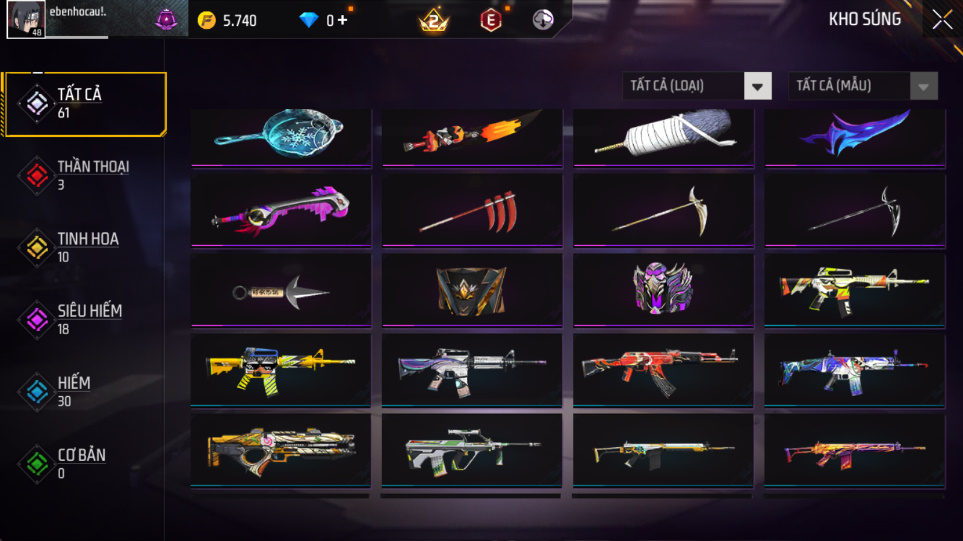Open the Tất Cả (Loại) dropdown
963x541 pixels.
[697, 86]
